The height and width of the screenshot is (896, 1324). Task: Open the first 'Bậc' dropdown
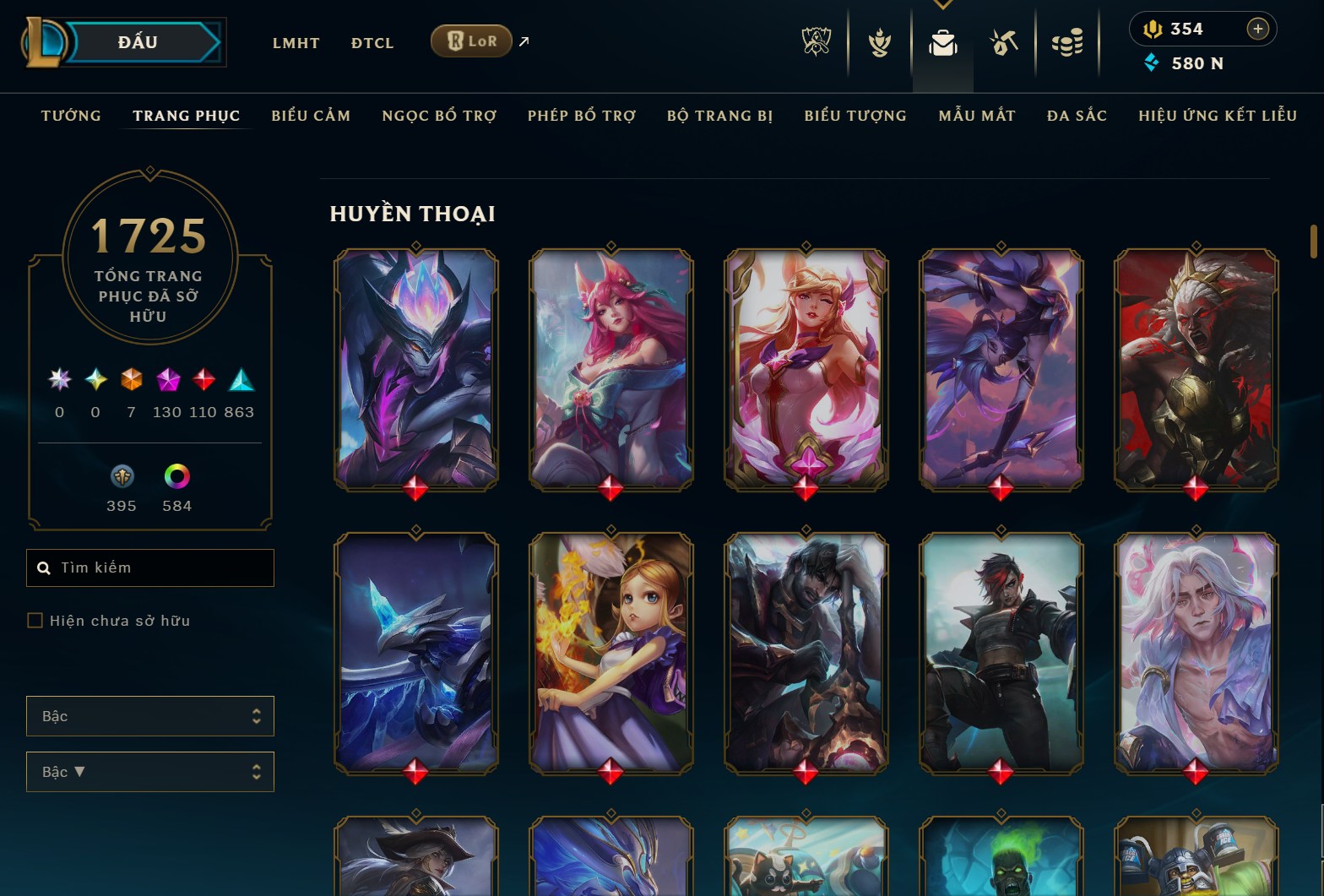(x=149, y=716)
